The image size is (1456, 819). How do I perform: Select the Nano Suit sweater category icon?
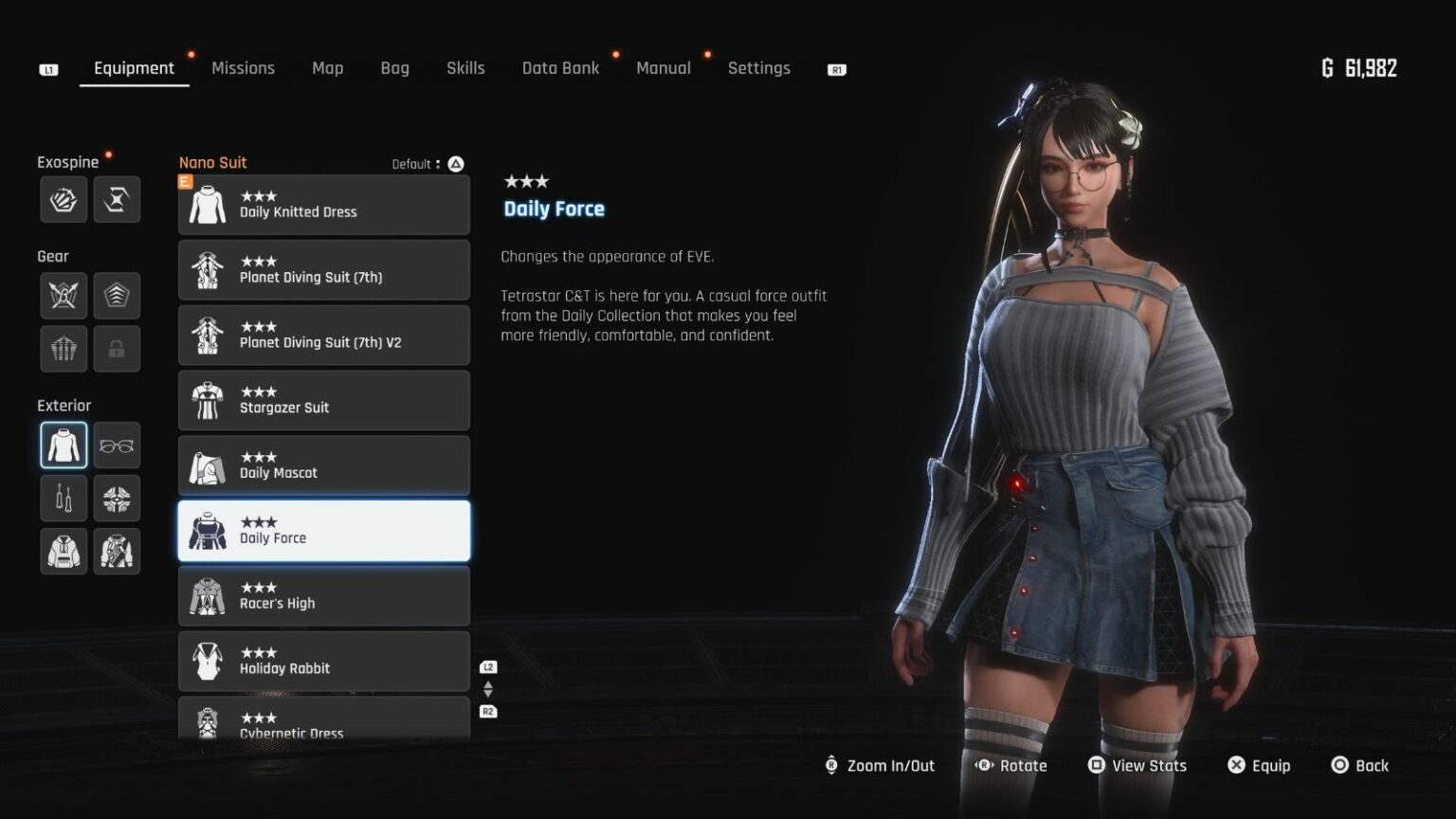coord(63,445)
